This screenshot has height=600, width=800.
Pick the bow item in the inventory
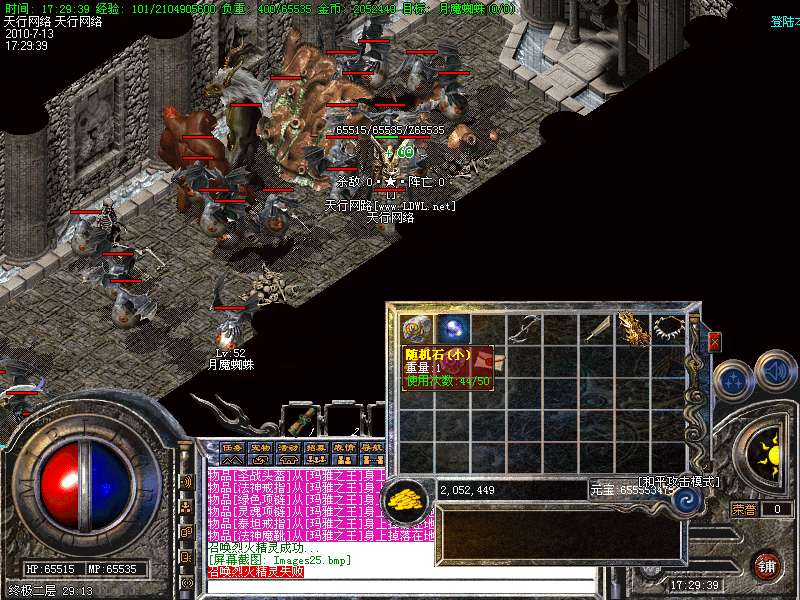point(525,328)
